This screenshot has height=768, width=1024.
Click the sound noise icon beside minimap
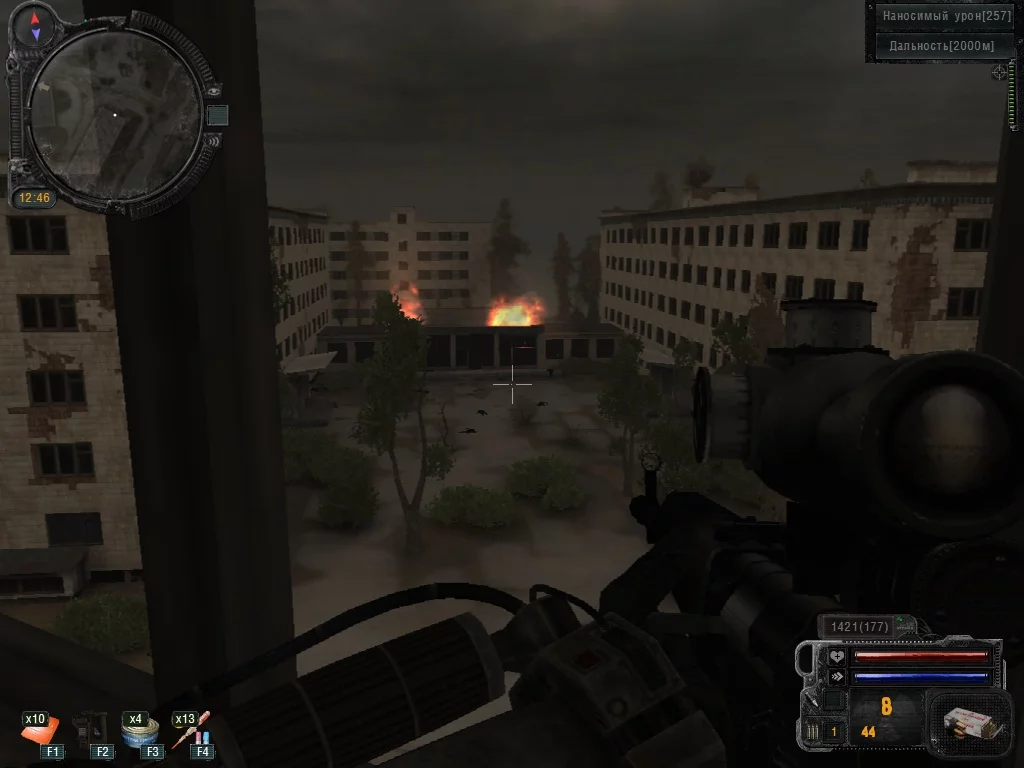coord(213,140)
